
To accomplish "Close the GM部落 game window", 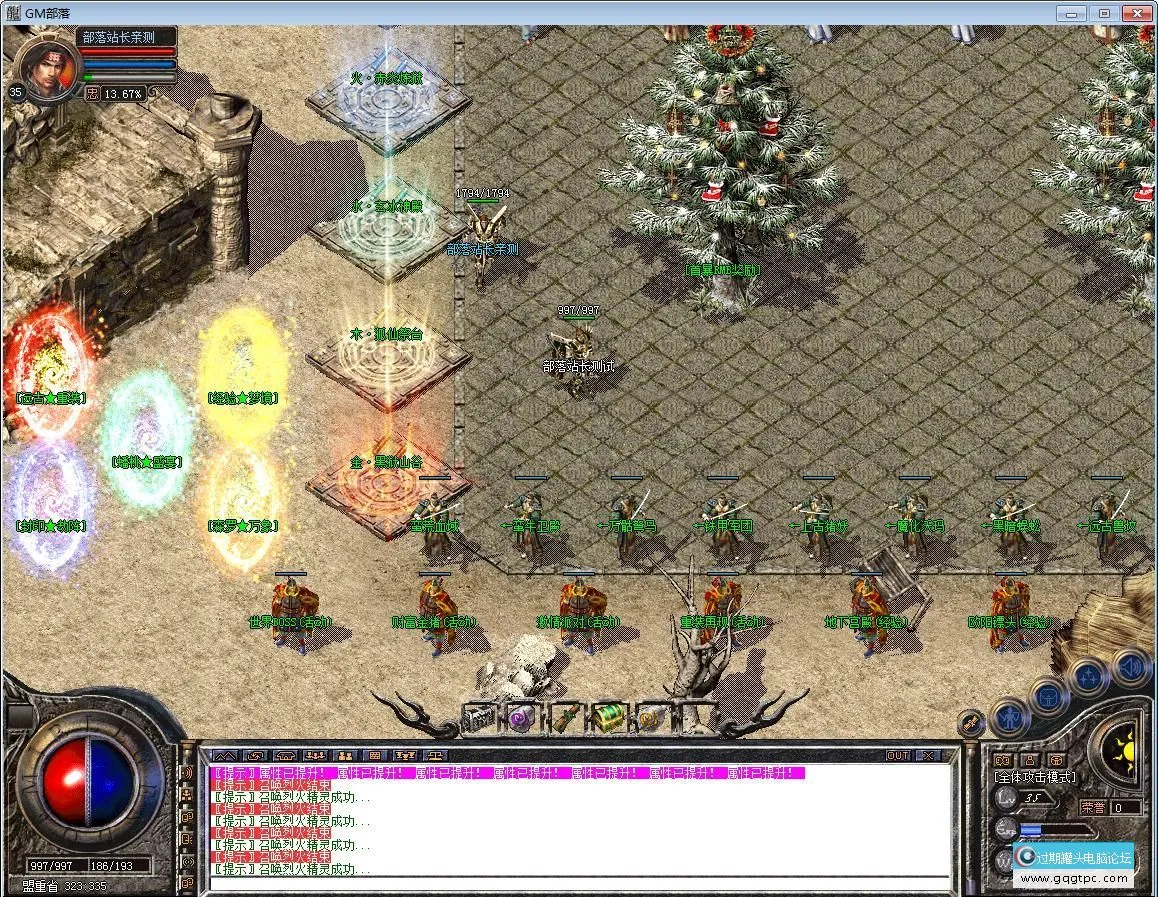I will click(x=1135, y=13).
